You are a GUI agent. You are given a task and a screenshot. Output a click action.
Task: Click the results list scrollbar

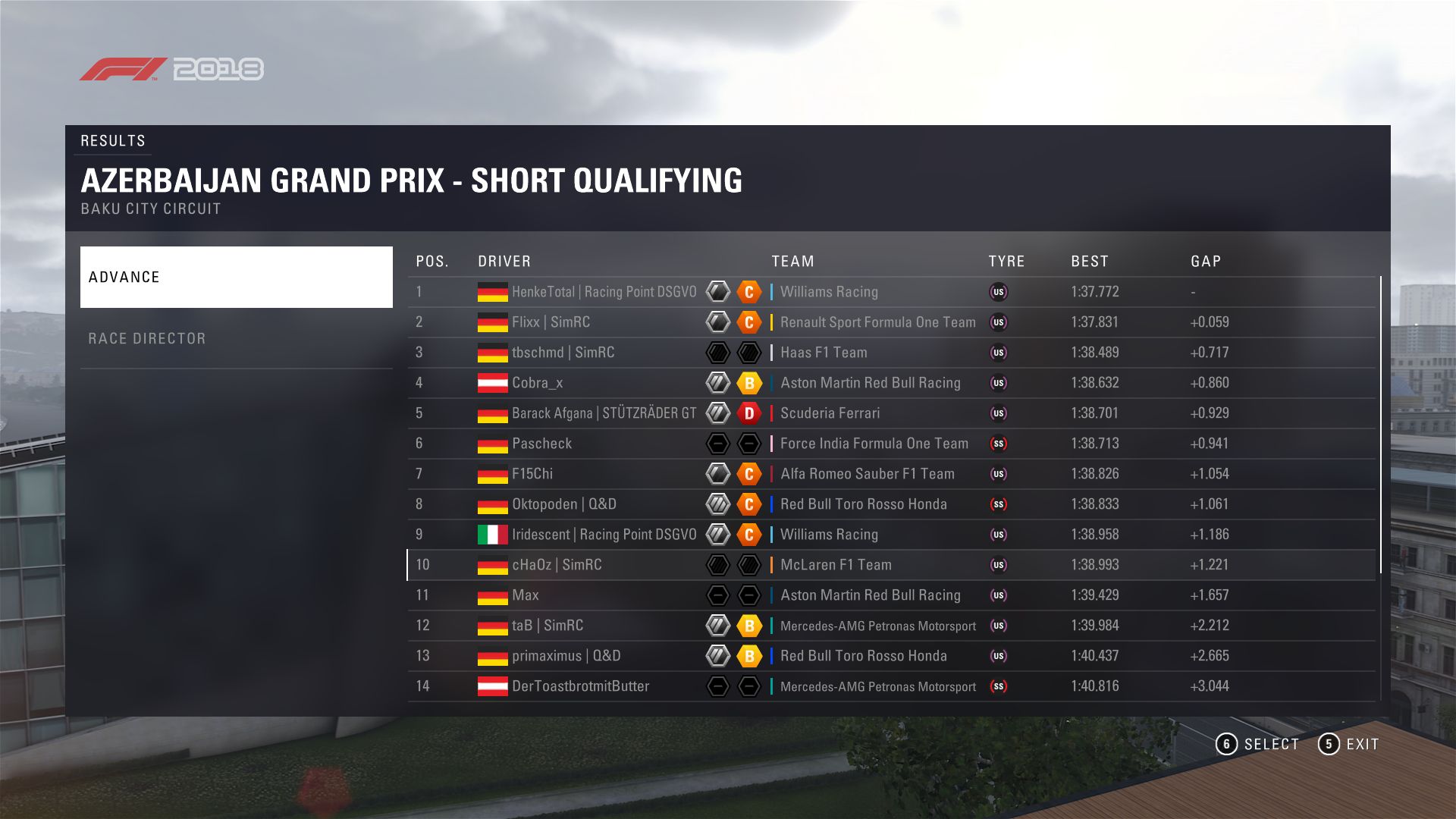1380,425
